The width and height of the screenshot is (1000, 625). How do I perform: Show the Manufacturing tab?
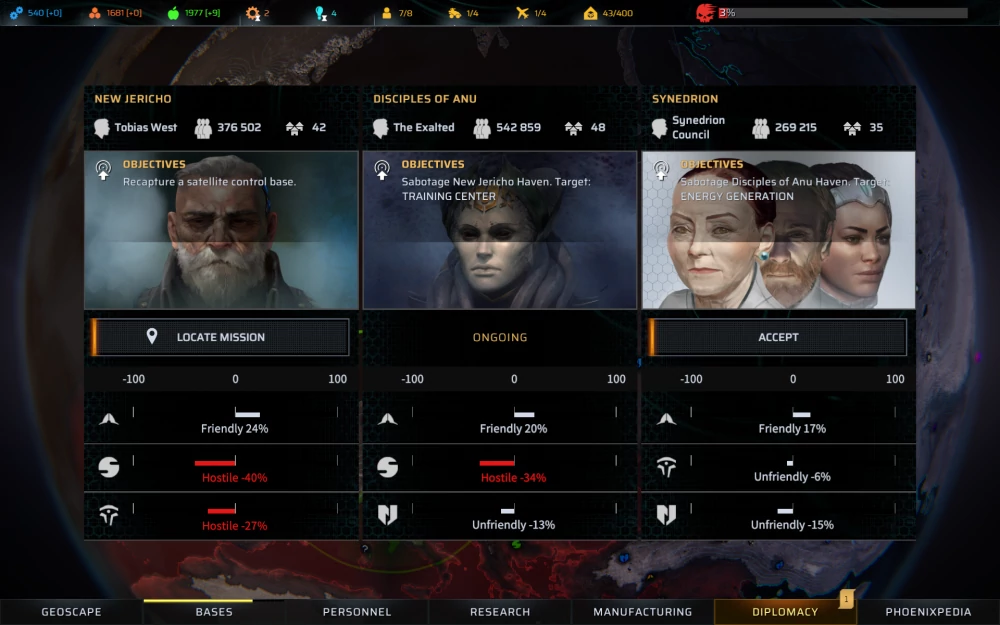pyautogui.click(x=642, y=612)
